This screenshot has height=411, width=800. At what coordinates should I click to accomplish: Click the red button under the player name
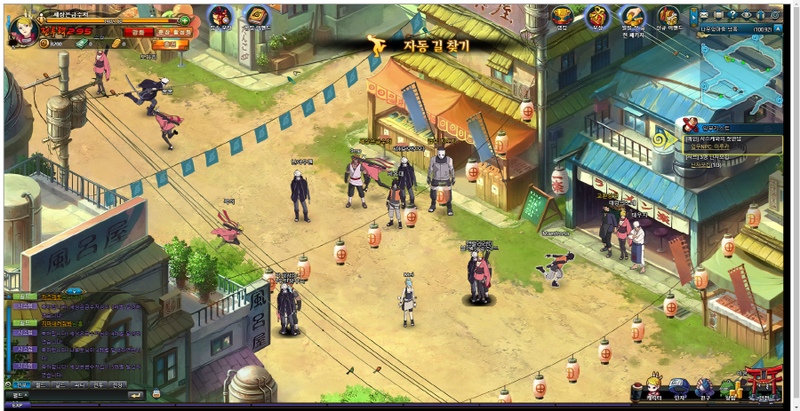click(x=136, y=32)
